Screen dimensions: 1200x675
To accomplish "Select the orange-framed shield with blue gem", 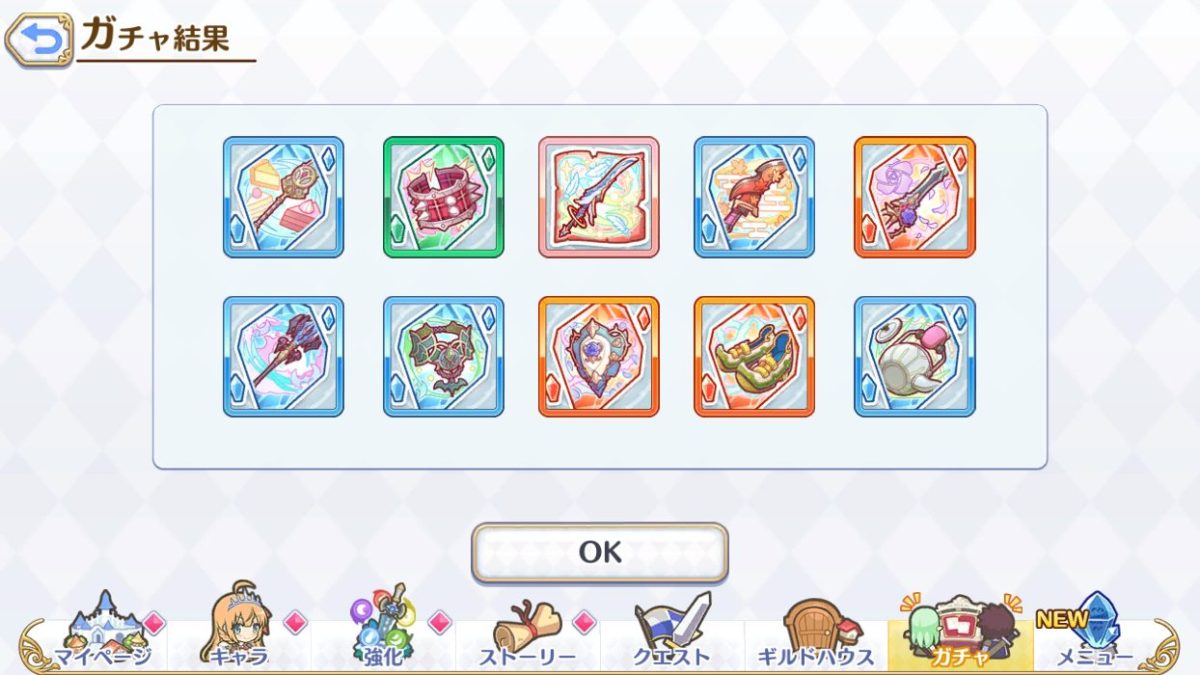I will [x=599, y=356].
